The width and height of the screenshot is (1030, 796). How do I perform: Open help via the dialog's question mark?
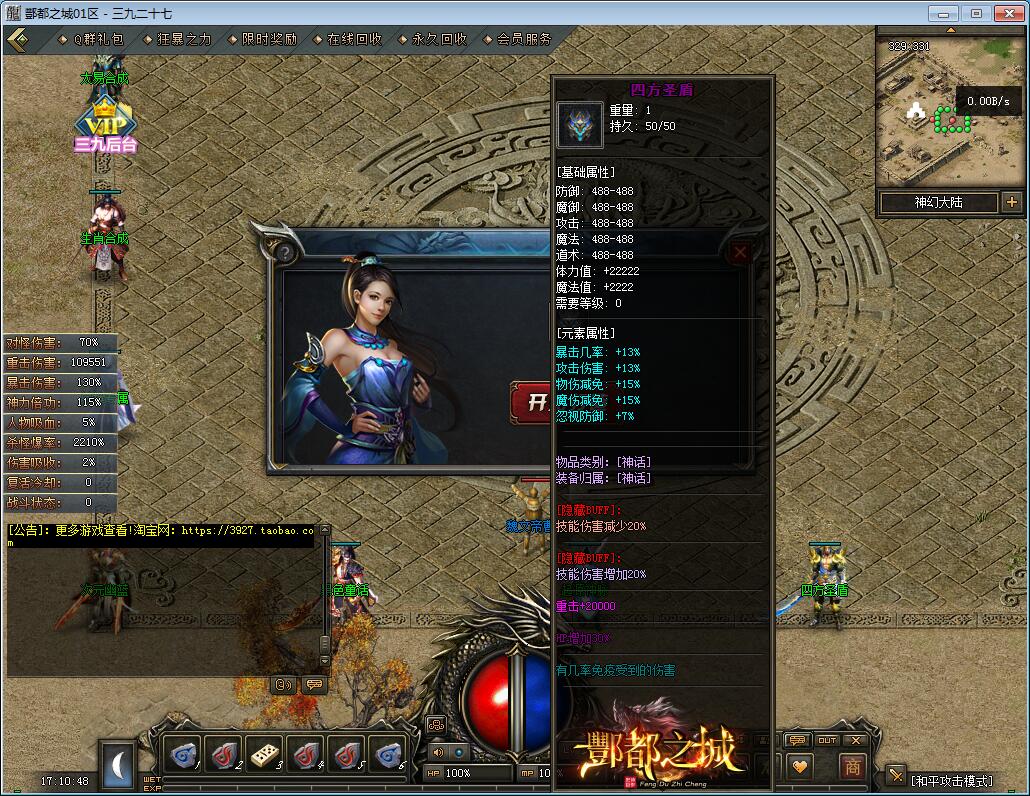(287, 253)
